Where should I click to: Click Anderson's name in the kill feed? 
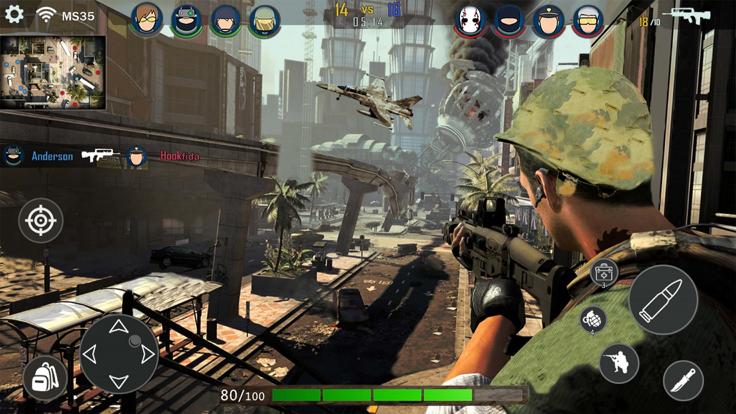point(52,156)
